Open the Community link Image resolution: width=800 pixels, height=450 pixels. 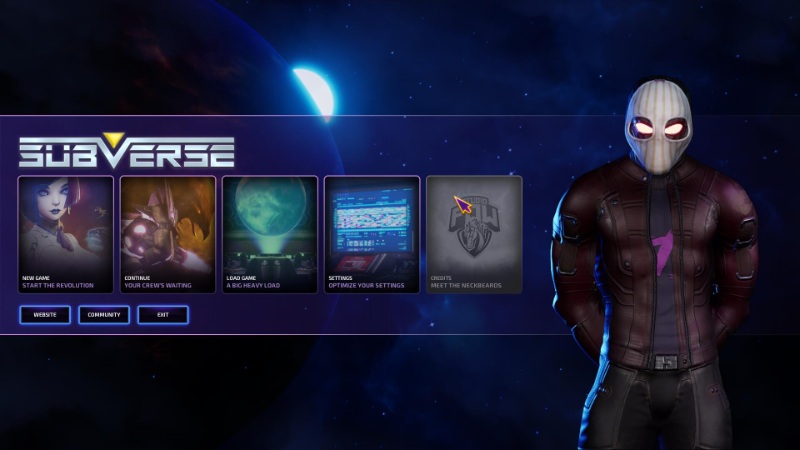104,315
